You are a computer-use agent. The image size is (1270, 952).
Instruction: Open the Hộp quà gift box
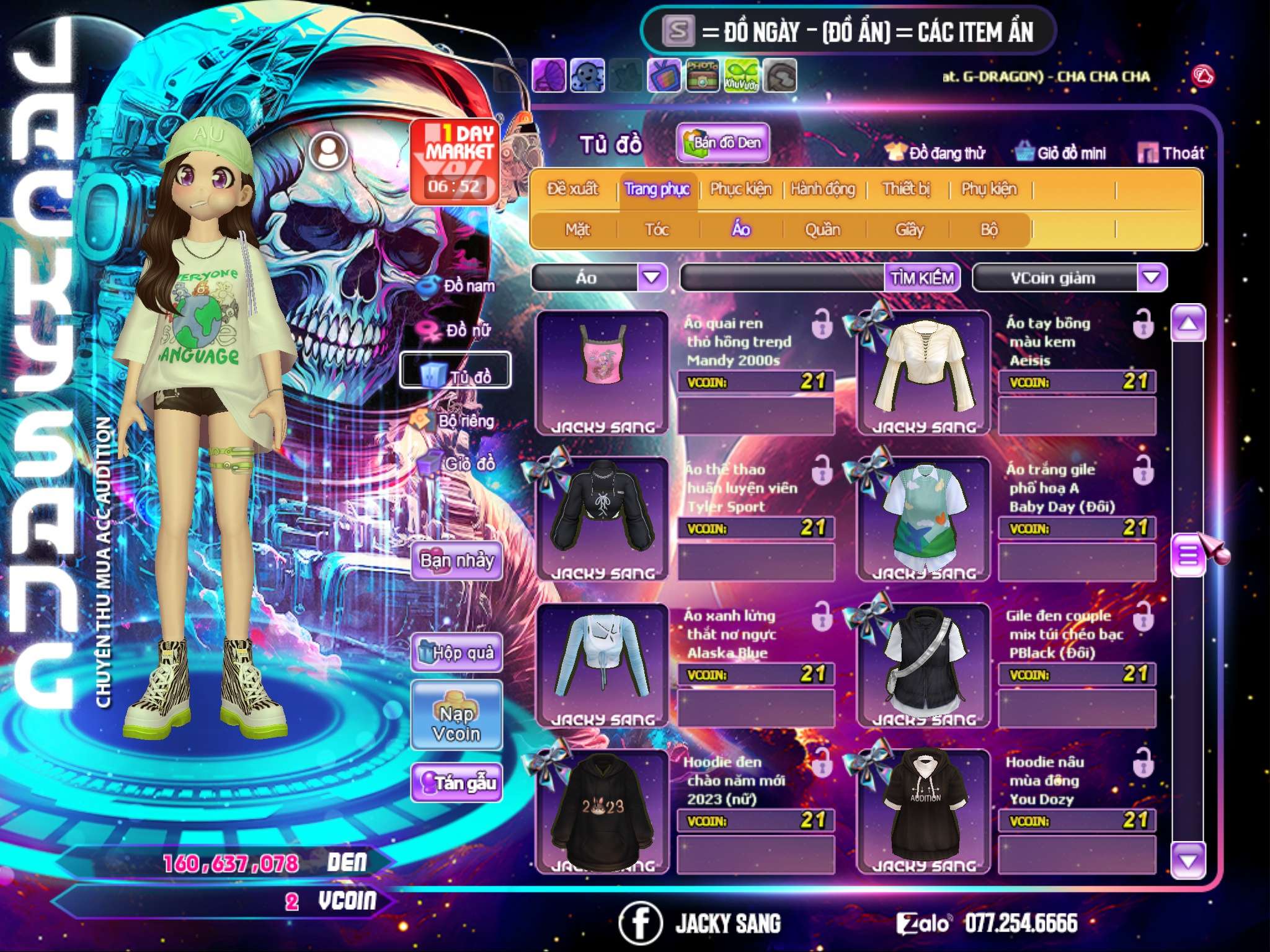click(x=456, y=652)
